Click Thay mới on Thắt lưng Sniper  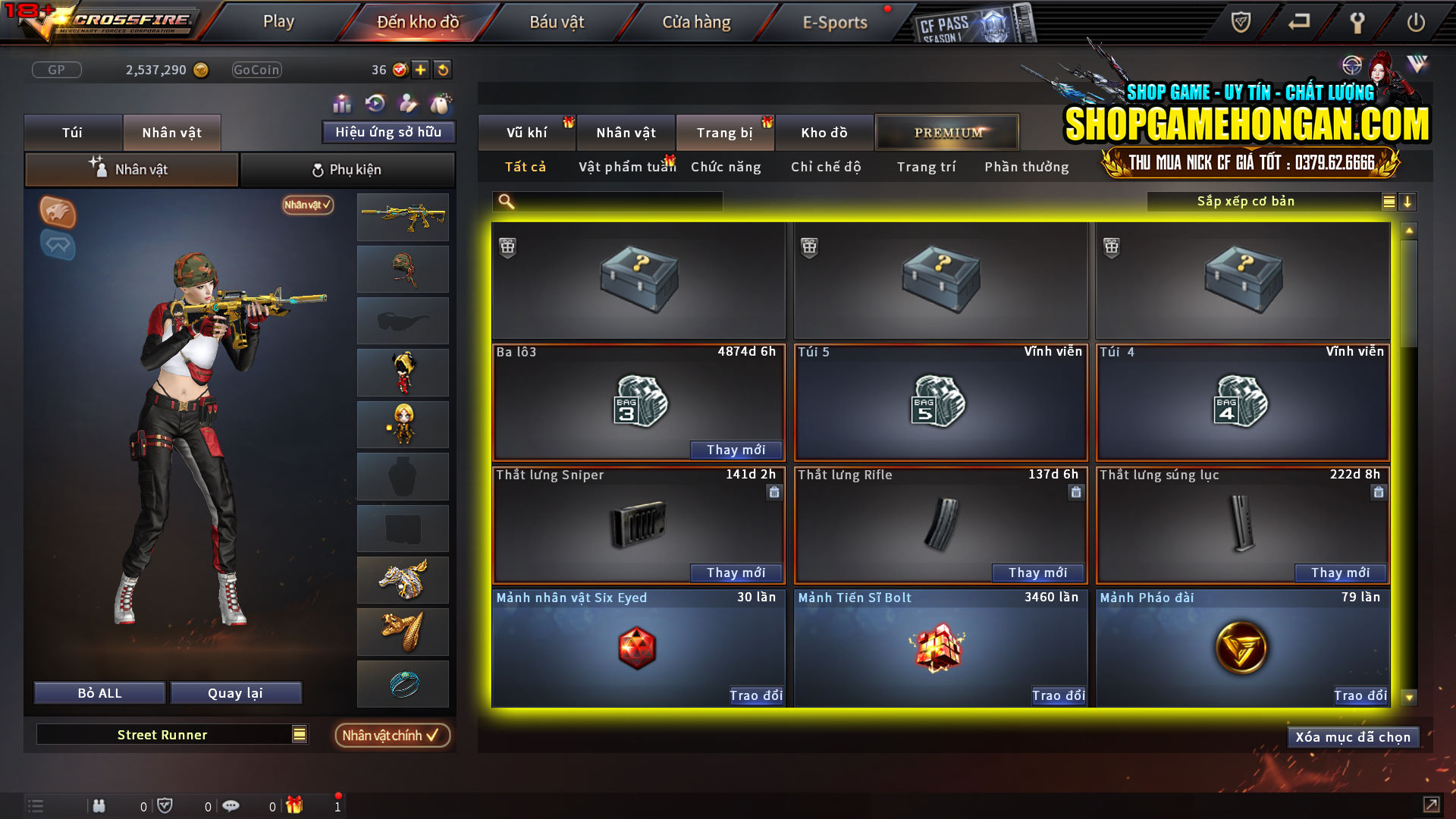736,573
